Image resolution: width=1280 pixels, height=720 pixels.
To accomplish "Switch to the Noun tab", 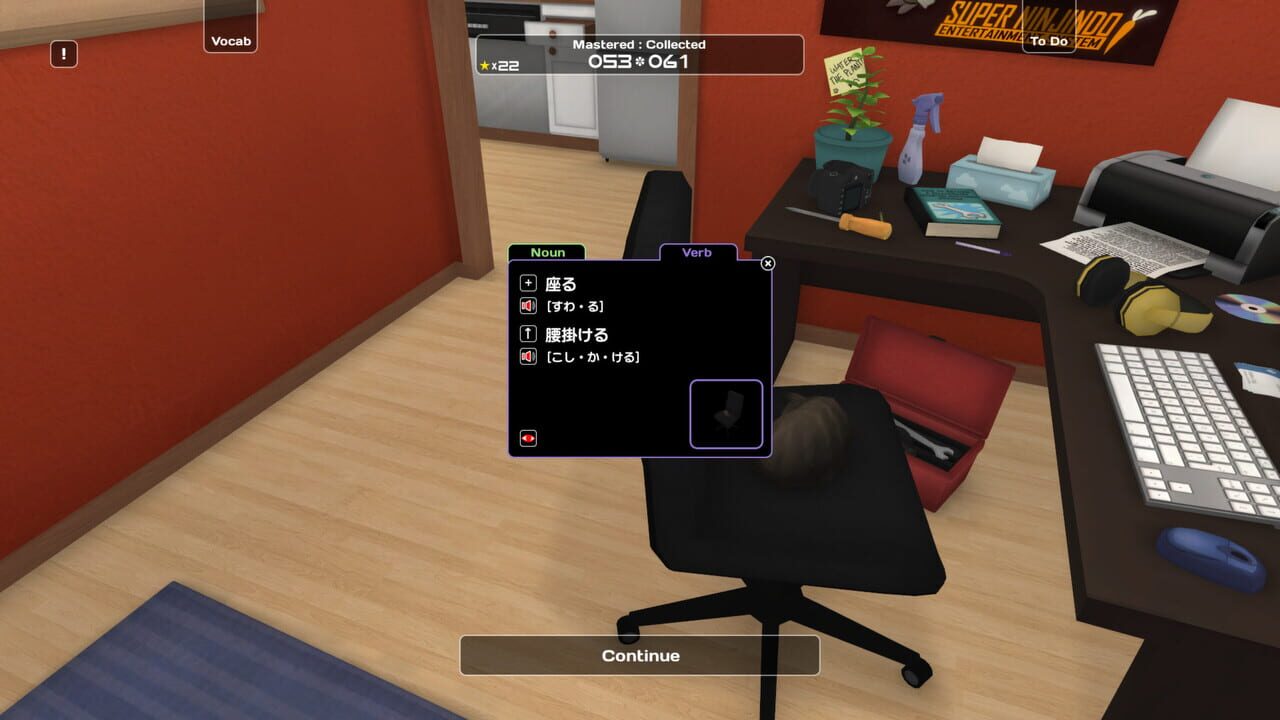I will (x=548, y=252).
